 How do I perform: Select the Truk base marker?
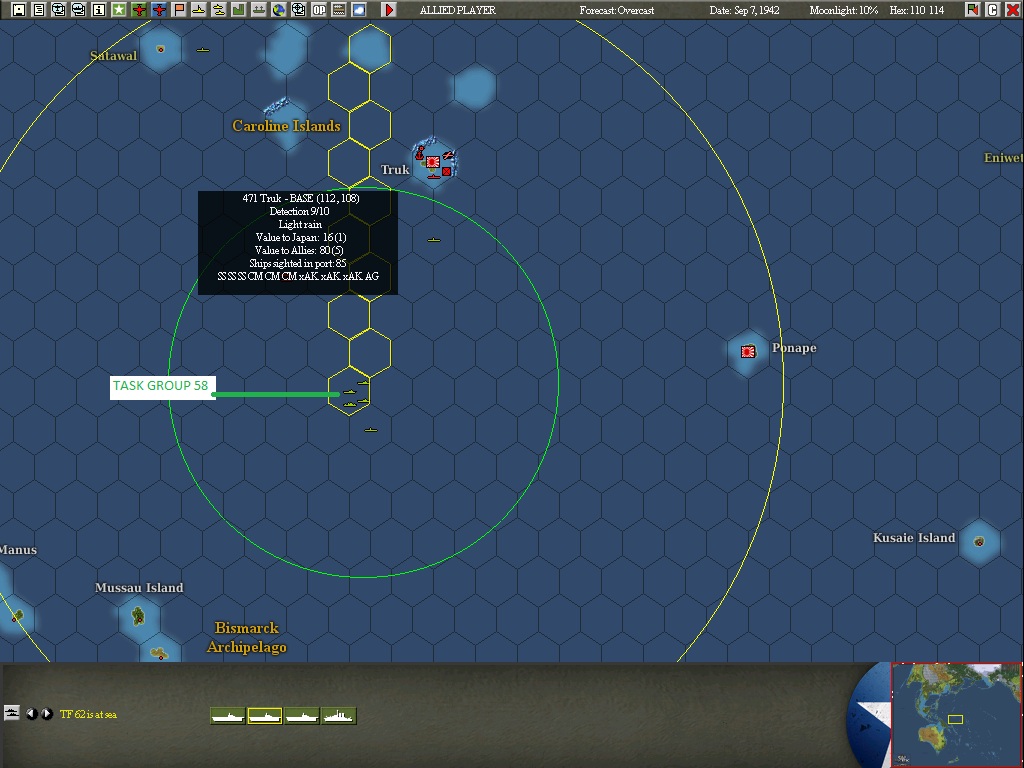point(433,162)
